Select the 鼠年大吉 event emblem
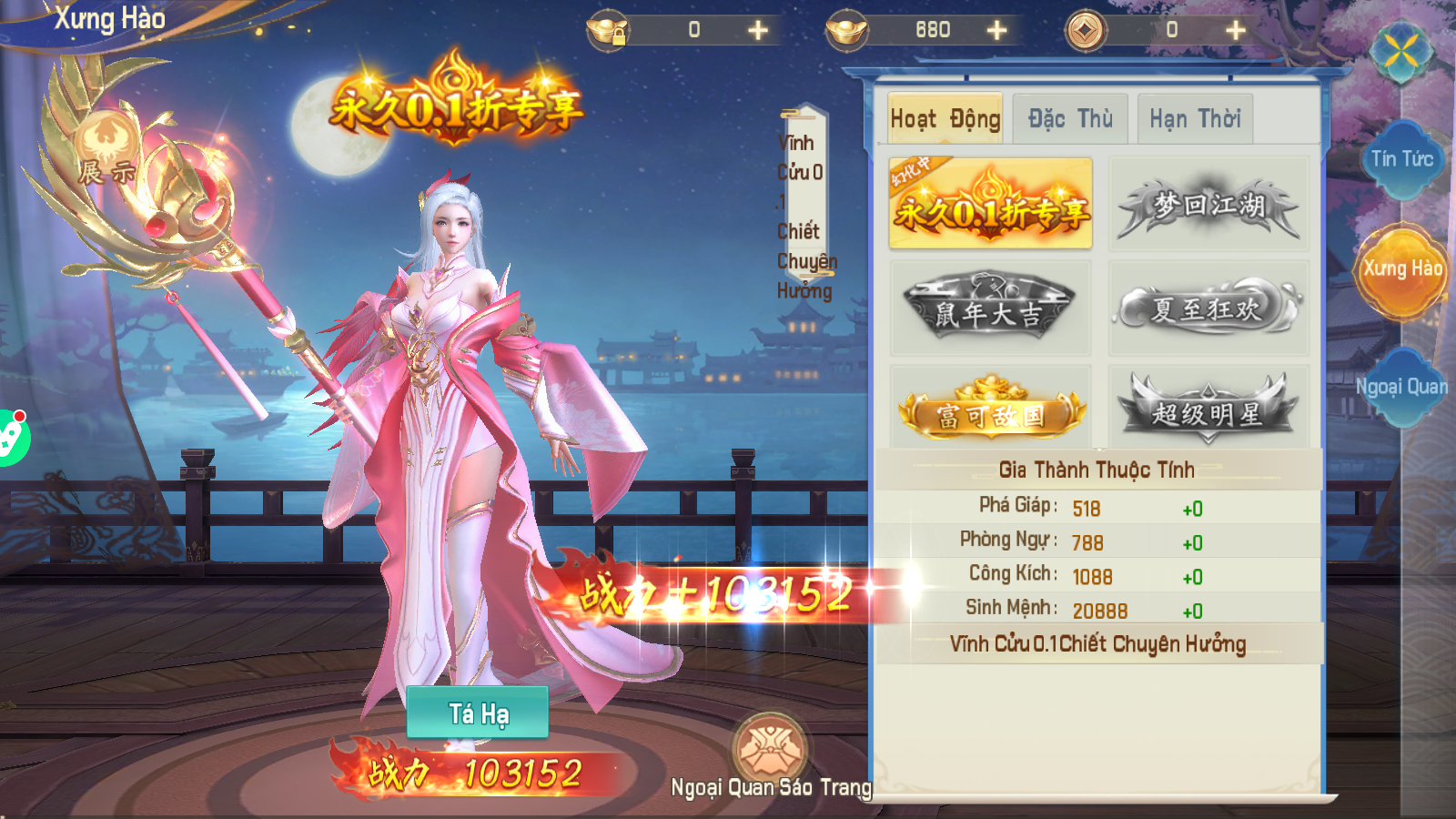Image resolution: width=1456 pixels, height=819 pixels. click(991, 307)
